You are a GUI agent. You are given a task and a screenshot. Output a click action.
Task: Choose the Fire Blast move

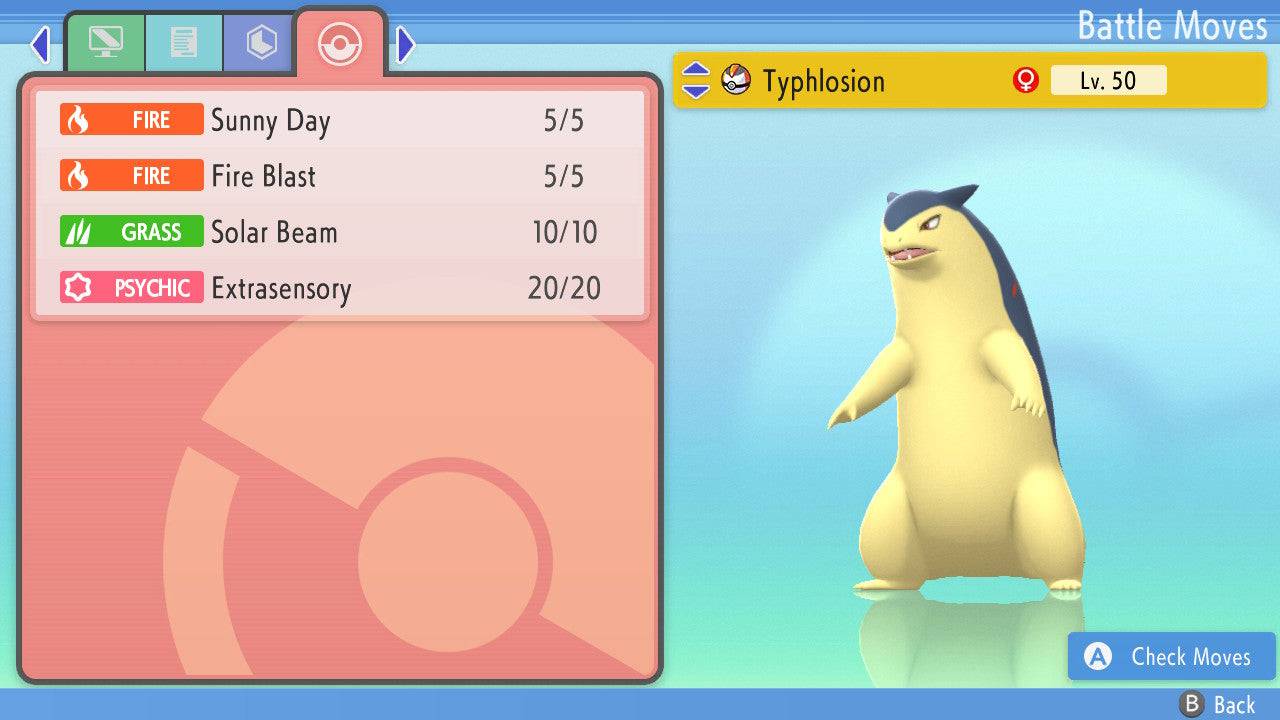(340, 177)
